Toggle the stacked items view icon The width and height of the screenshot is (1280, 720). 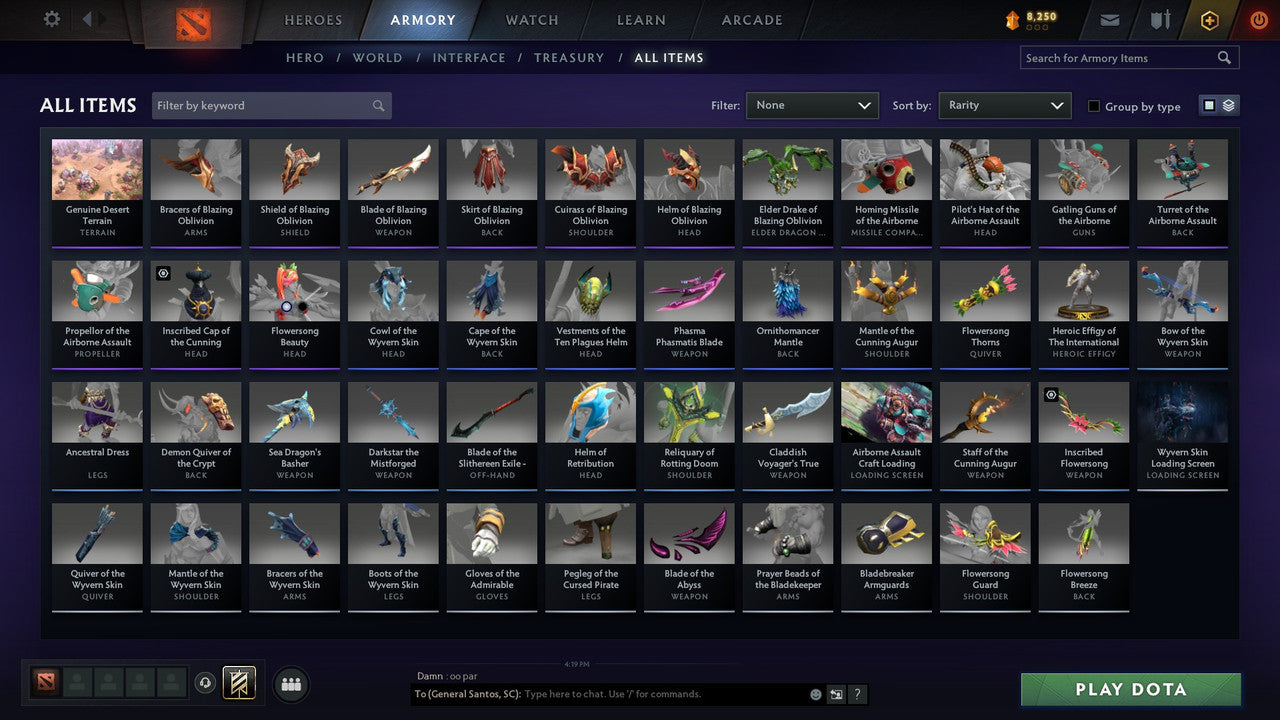[x=1227, y=104]
